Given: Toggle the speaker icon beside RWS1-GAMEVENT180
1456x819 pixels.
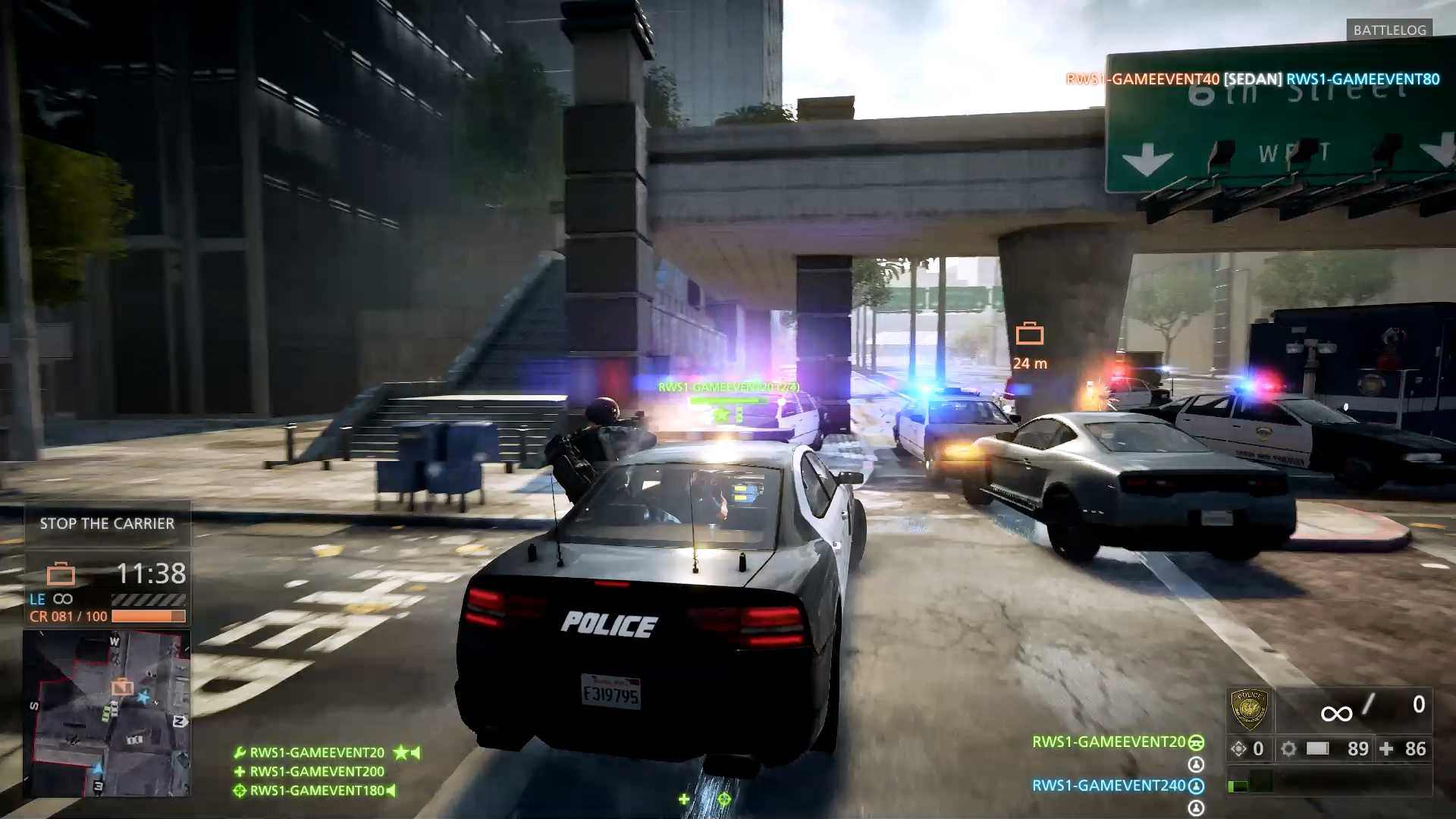Looking at the screenshot, I should point(391,791).
